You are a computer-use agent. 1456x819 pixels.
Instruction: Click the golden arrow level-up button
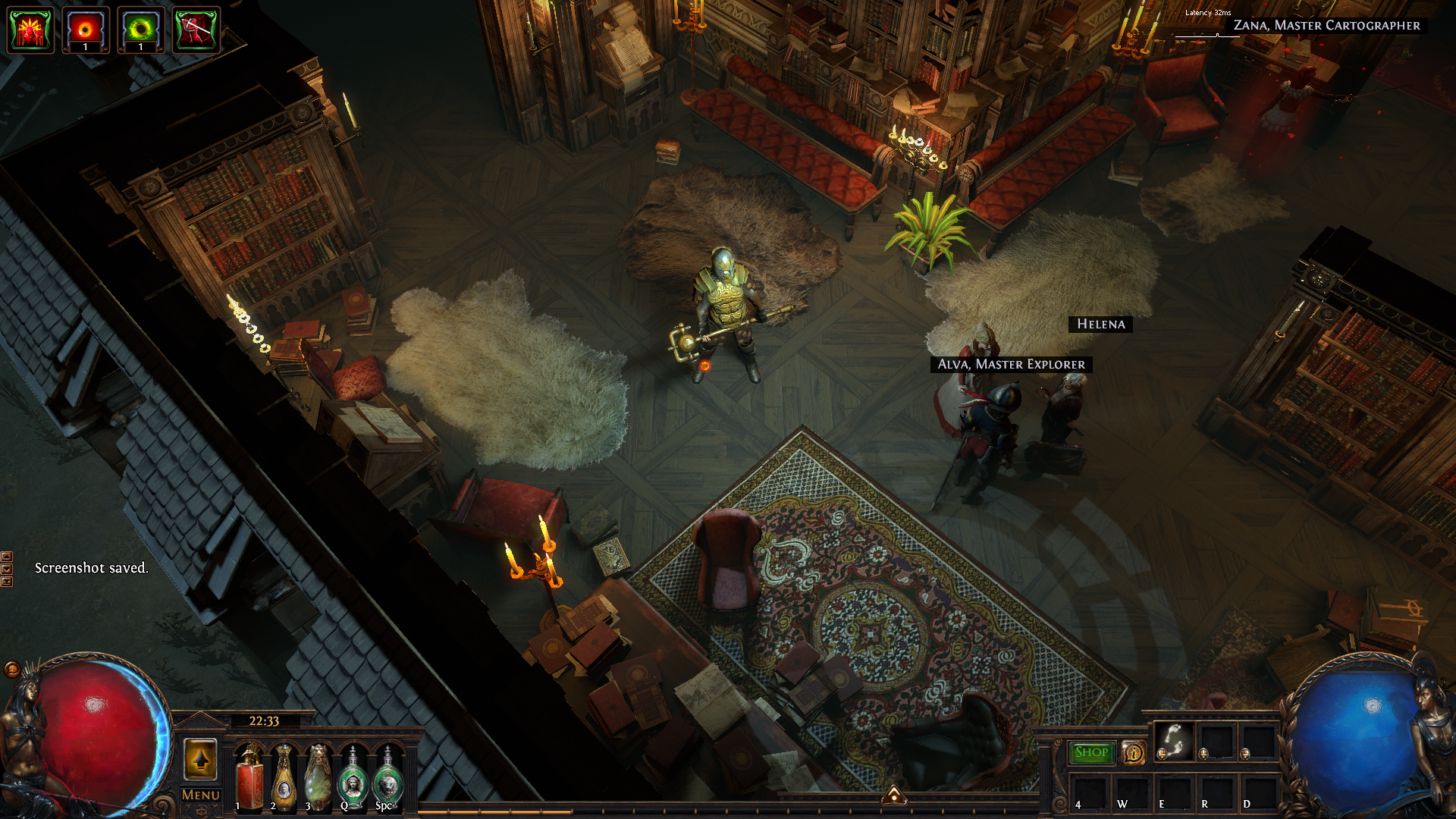pos(200,758)
